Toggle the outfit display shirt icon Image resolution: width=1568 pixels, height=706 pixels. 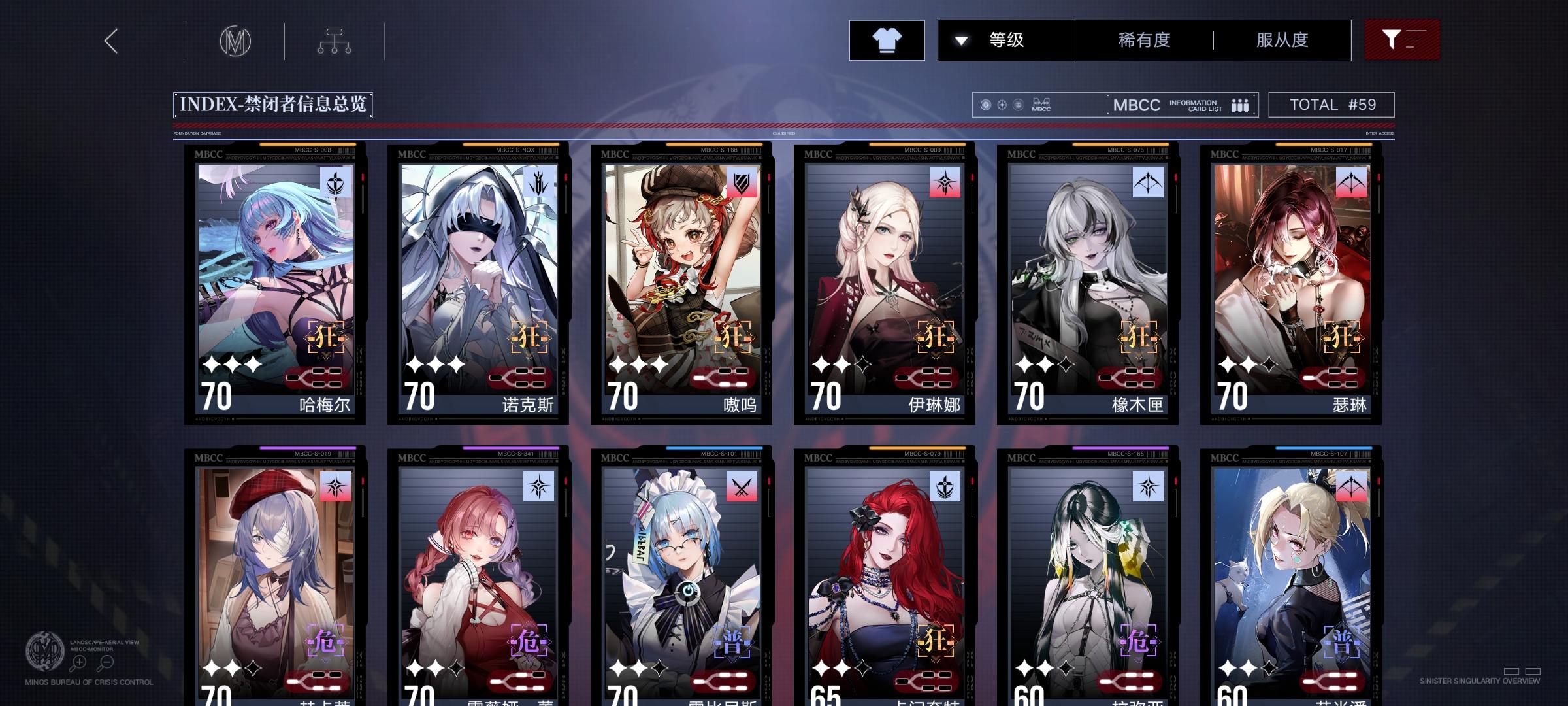click(x=887, y=39)
